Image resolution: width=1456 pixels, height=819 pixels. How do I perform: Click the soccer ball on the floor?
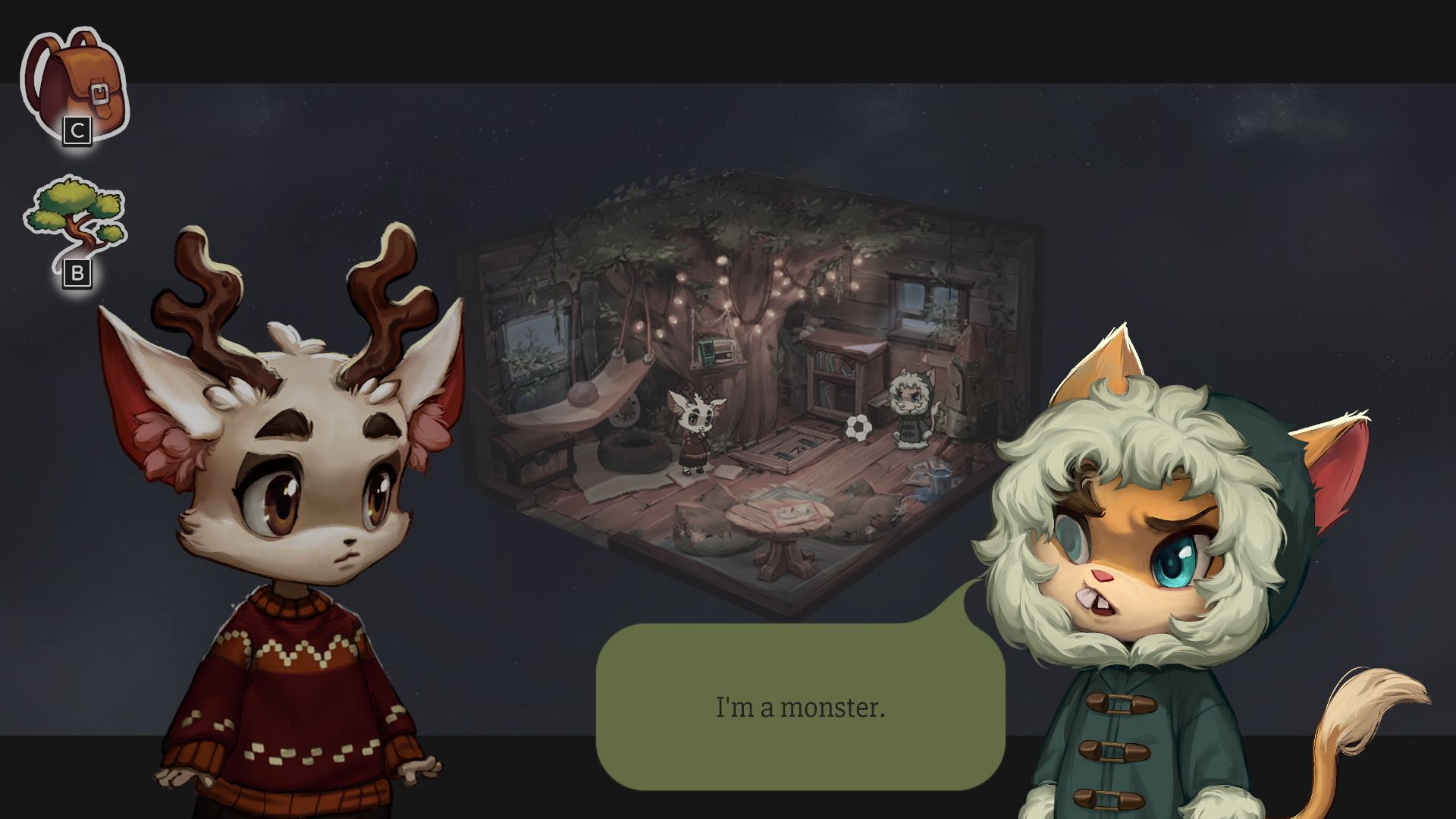[x=858, y=428]
